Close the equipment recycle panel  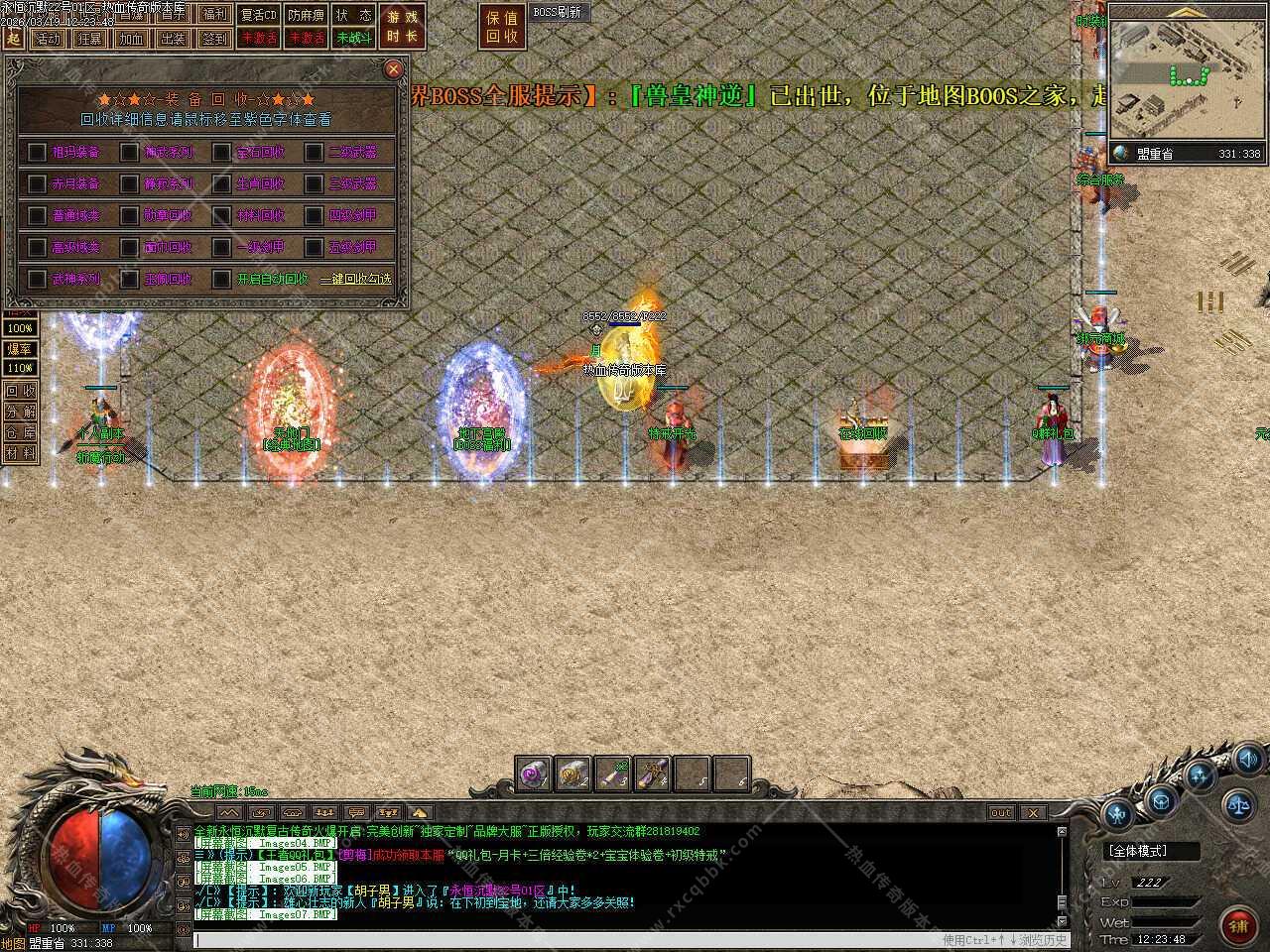[x=393, y=68]
